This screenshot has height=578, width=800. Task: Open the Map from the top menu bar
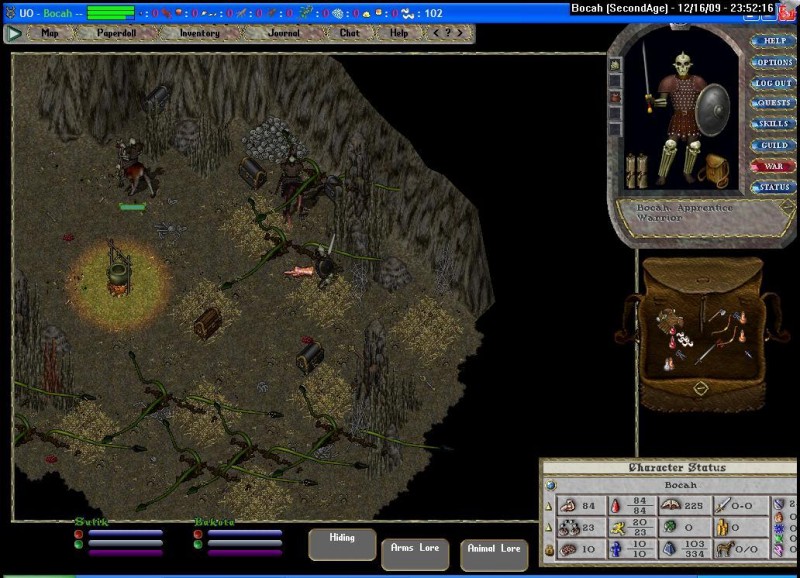coord(50,33)
